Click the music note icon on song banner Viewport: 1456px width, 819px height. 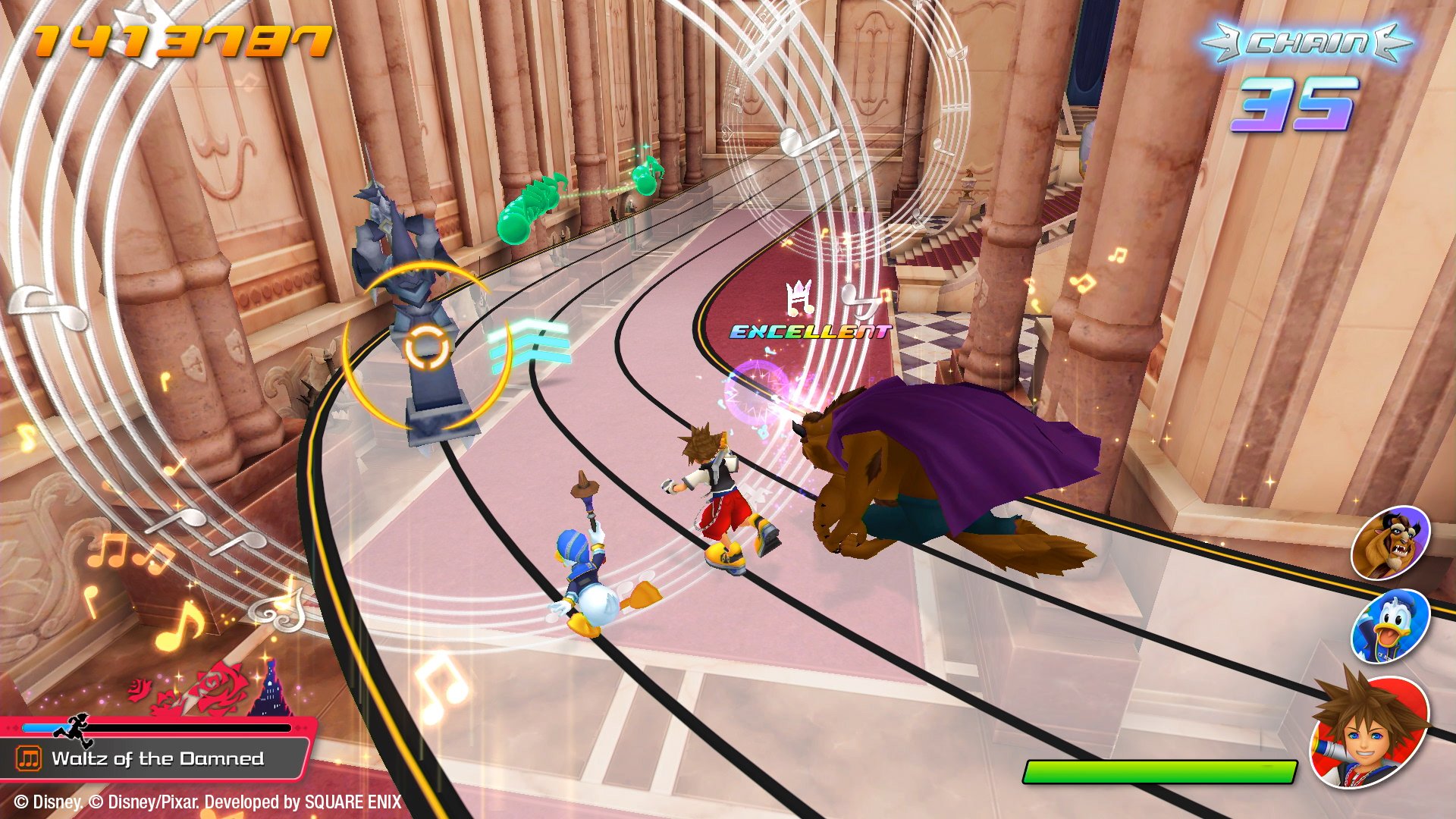click(28, 758)
